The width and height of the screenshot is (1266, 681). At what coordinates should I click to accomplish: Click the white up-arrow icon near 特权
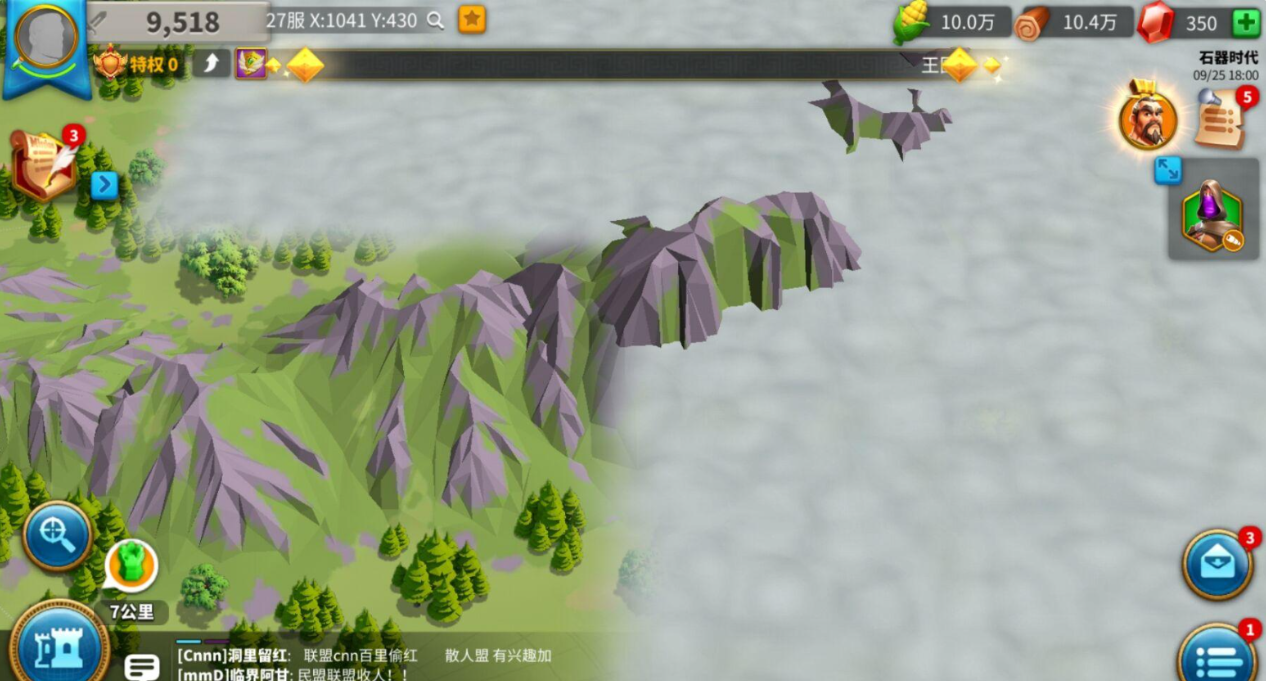tap(212, 65)
